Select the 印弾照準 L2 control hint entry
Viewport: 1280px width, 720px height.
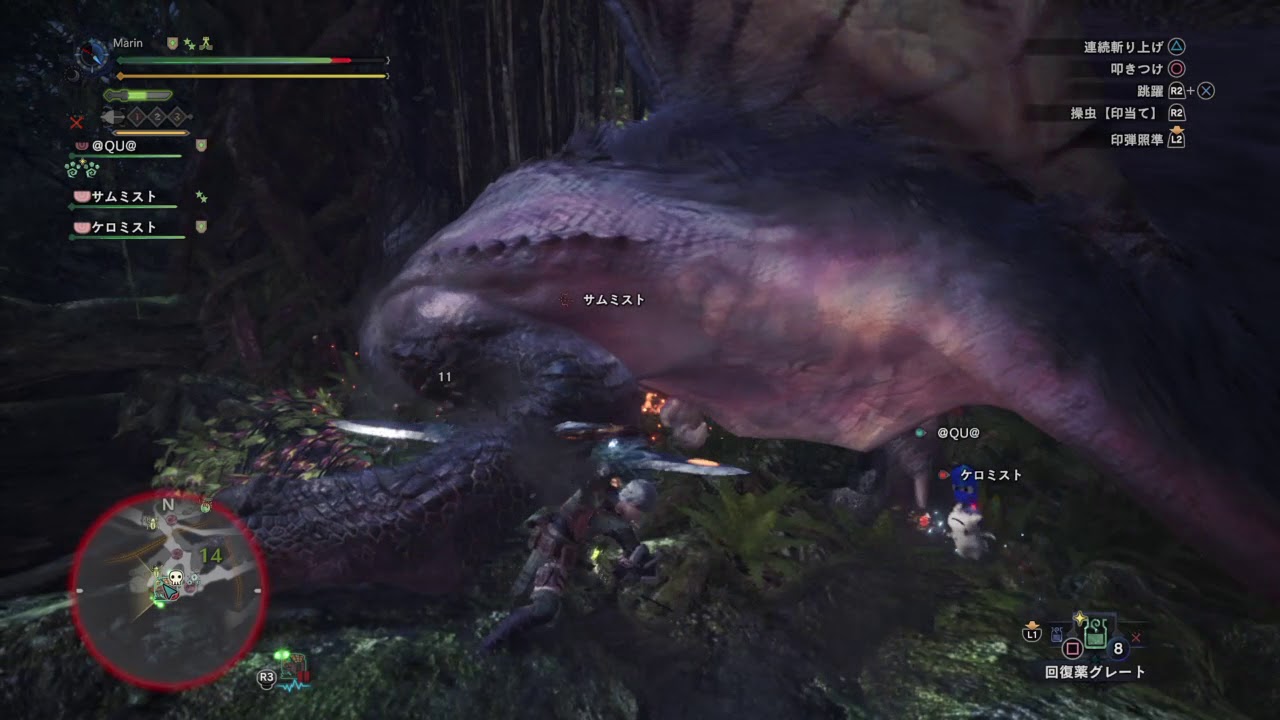[x=1140, y=141]
